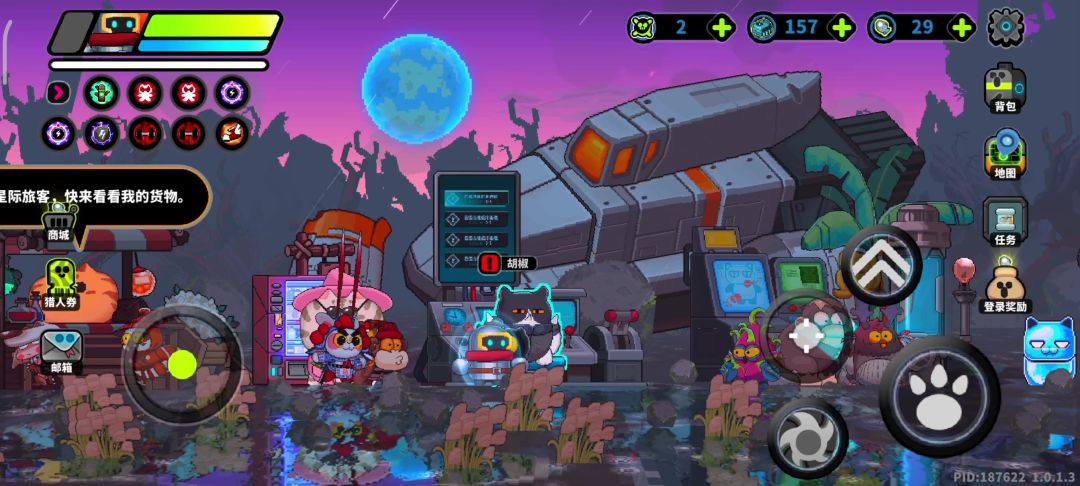
Task: Open the 猎人券 hunter pass
Action: [x=60, y=283]
